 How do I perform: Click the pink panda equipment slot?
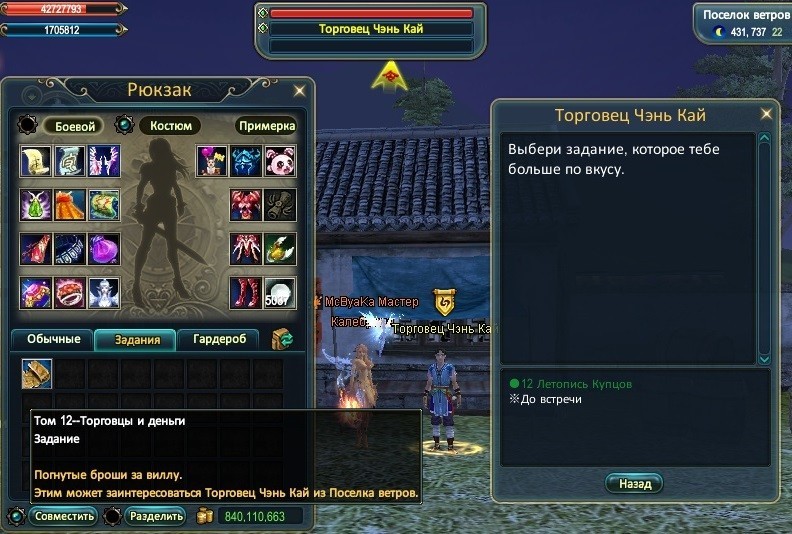(280, 161)
